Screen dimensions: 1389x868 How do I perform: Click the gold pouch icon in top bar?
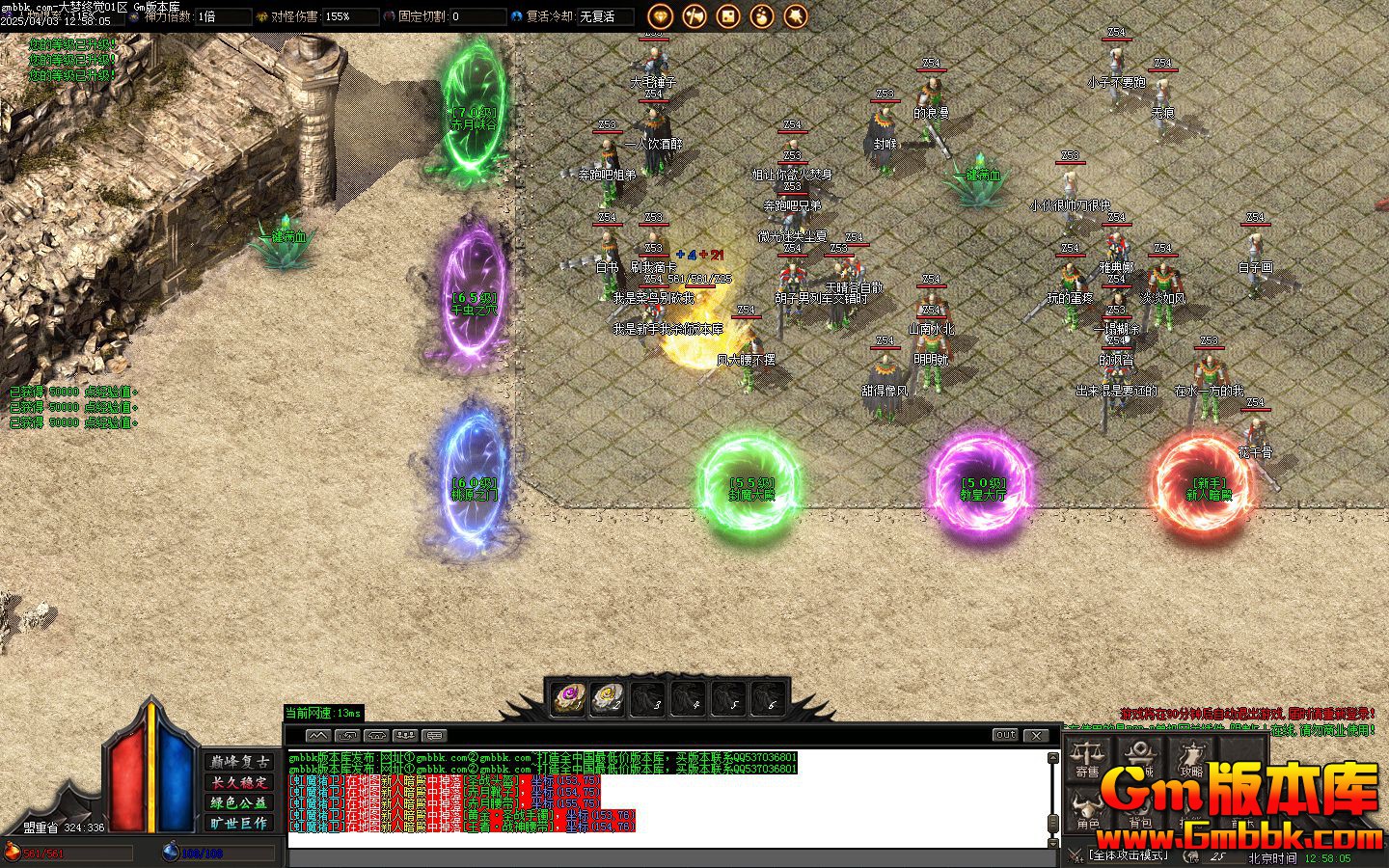762,15
